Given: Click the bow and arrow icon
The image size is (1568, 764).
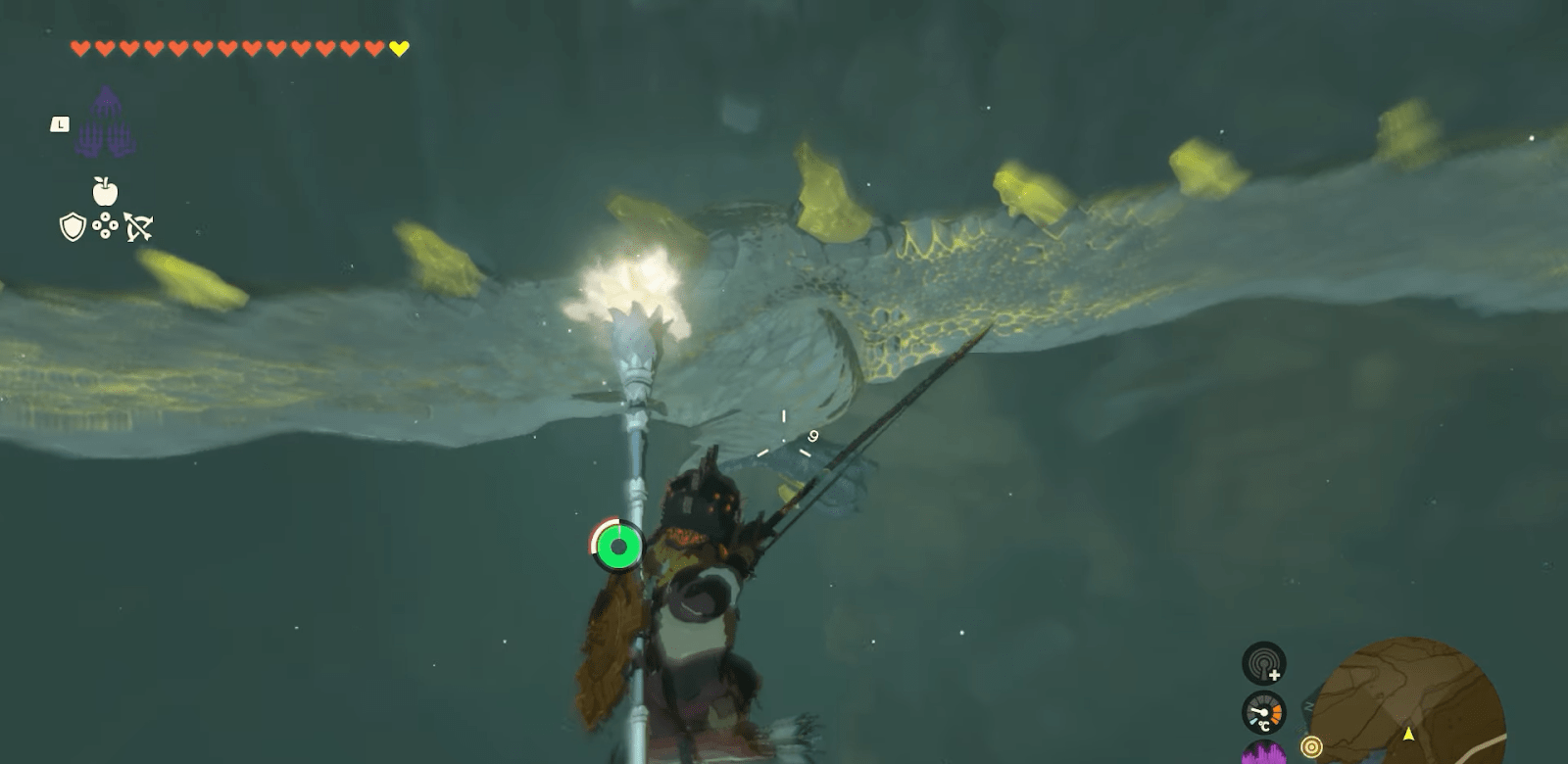Looking at the screenshot, I should (139, 225).
